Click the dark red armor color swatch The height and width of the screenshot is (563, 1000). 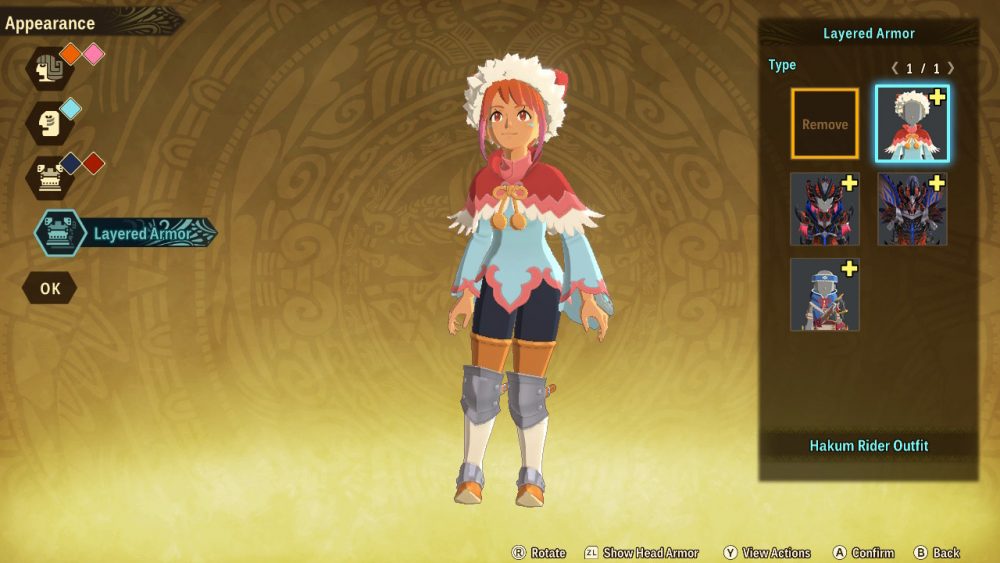[93, 163]
